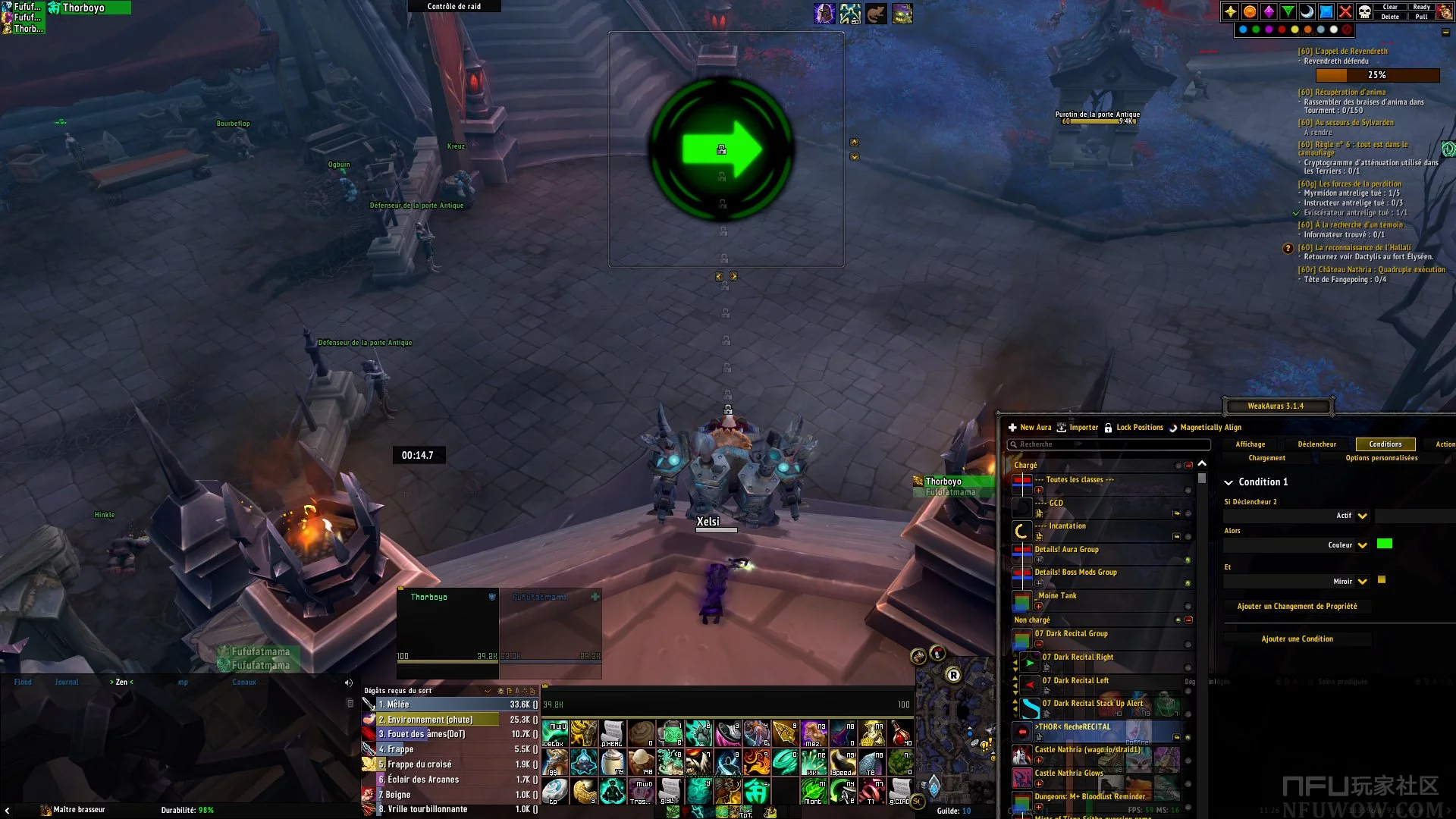The width and height of the screenshot is (1456, 819).
Task: Click Ajouter un Changement de Propriété
Action: 1297,607
